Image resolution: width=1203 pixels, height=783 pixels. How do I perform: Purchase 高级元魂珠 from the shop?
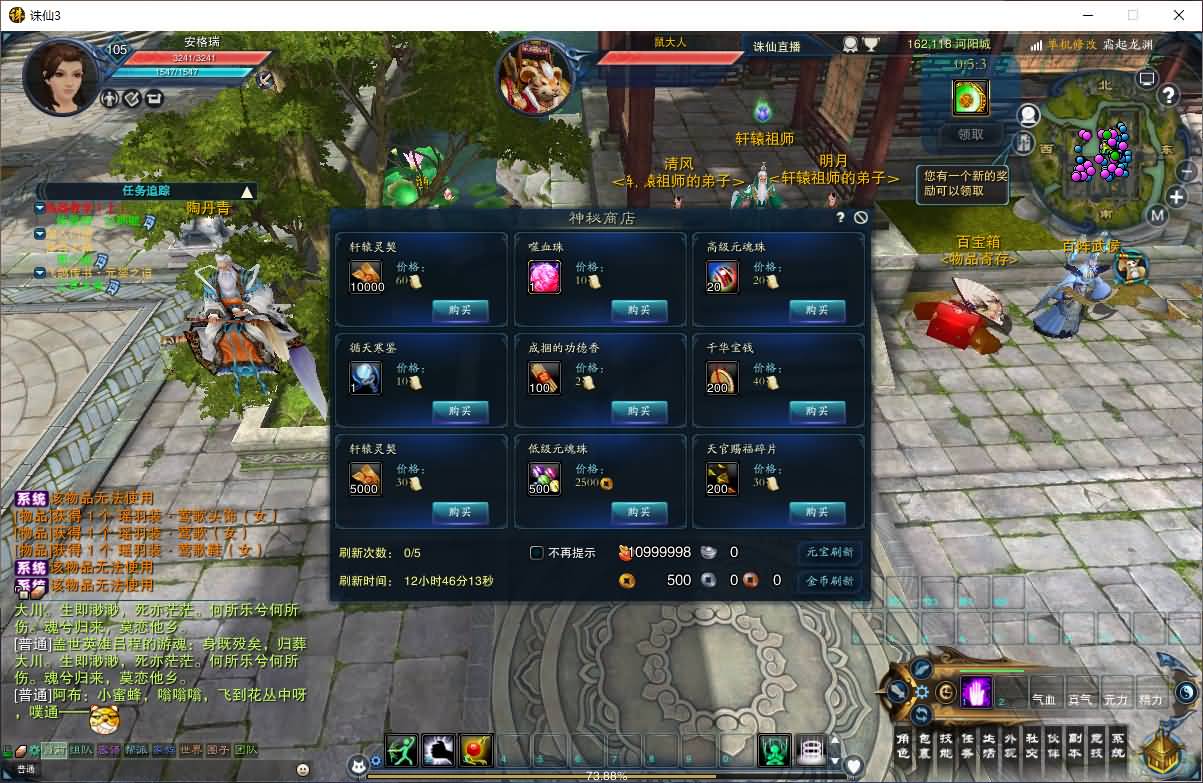point(817,311)
